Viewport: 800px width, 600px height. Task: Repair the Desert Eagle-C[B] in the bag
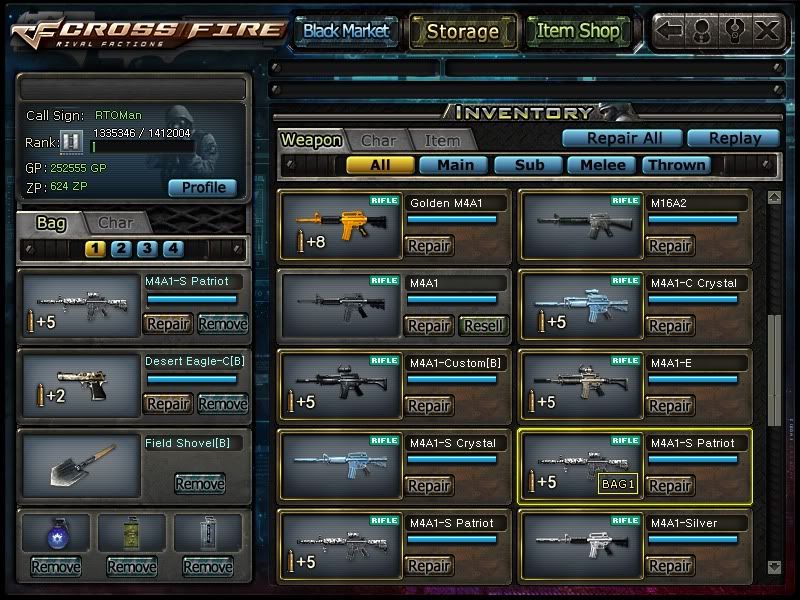pos(168,404)
